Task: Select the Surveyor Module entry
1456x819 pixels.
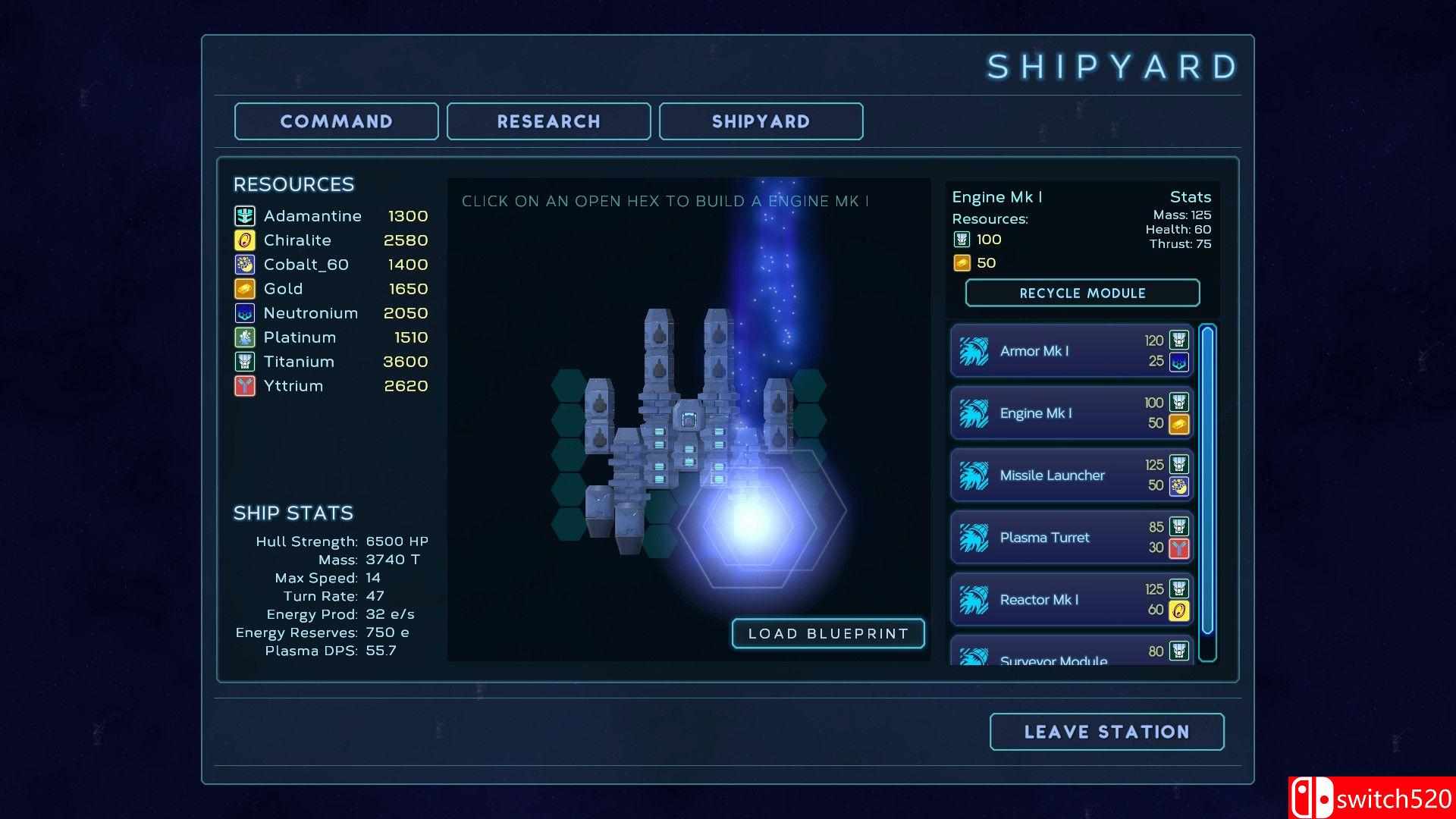Action: (x=1054, y=656)
